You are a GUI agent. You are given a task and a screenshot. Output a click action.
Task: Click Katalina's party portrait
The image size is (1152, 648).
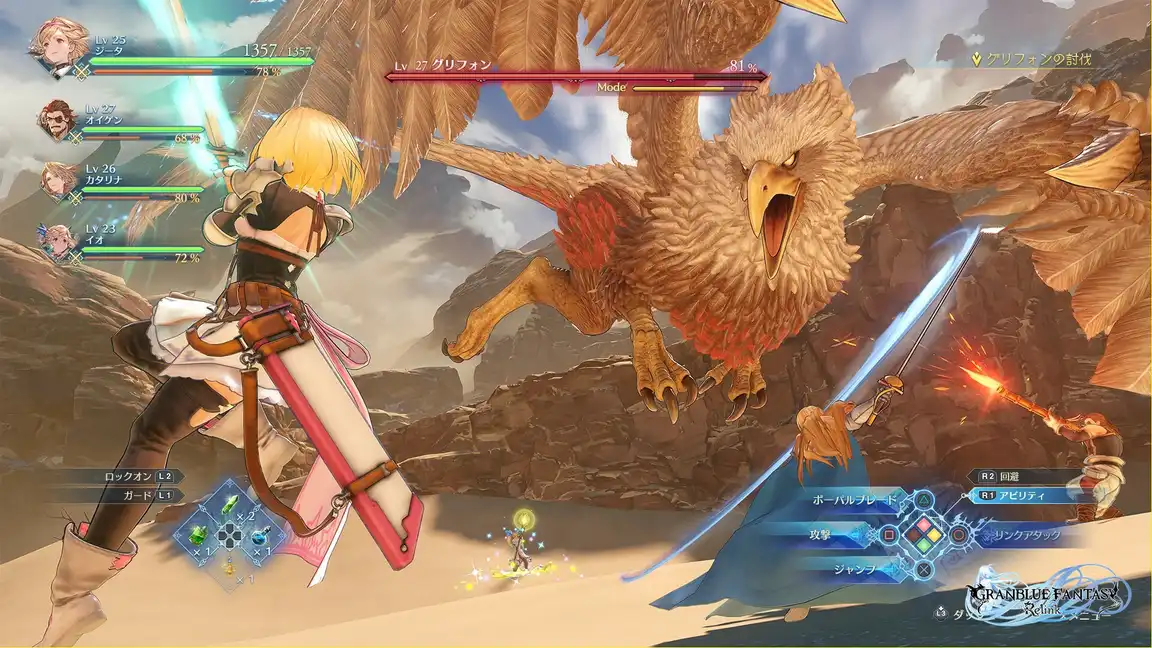click(59, 180)
